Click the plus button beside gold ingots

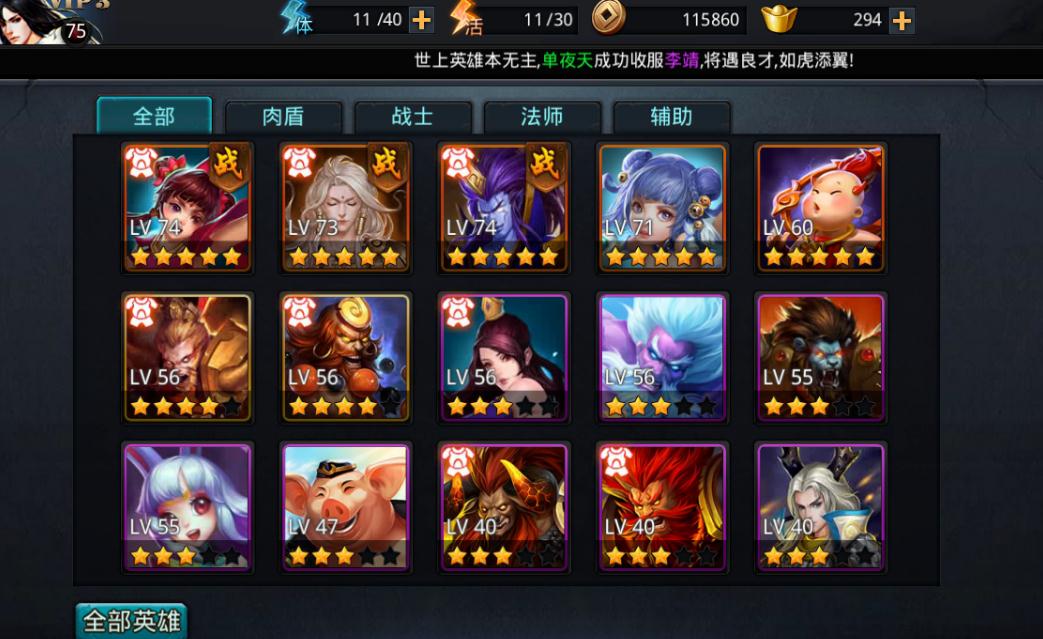(902, 19)
